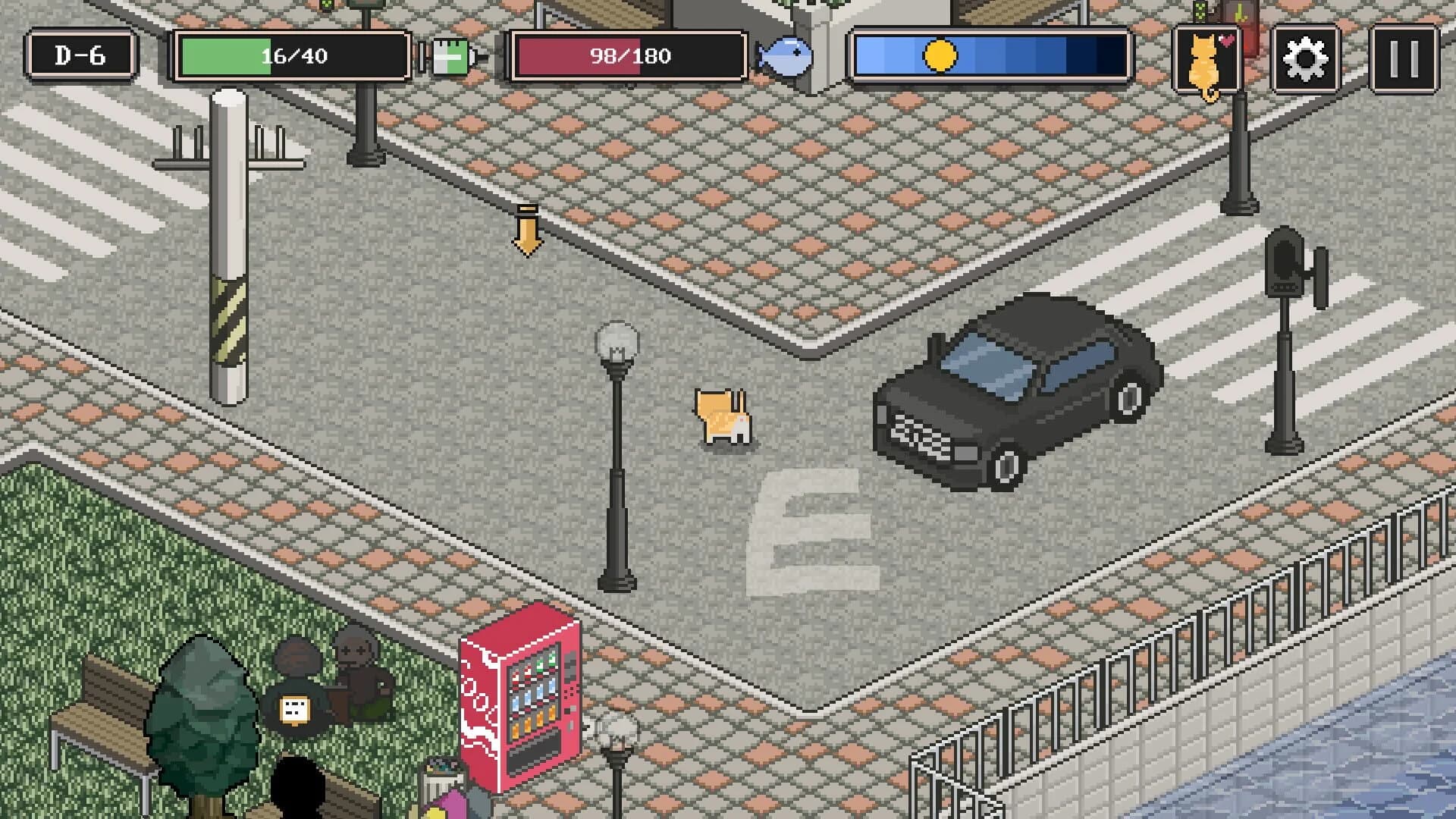Click the sun marker on the daytime bar

(x=940, y=55)
